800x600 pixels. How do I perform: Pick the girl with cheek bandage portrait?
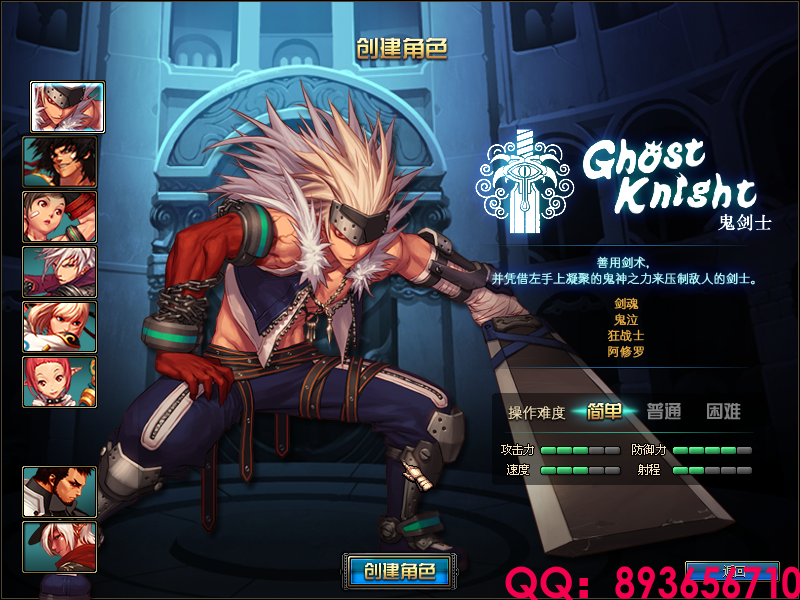coord(60,217)
